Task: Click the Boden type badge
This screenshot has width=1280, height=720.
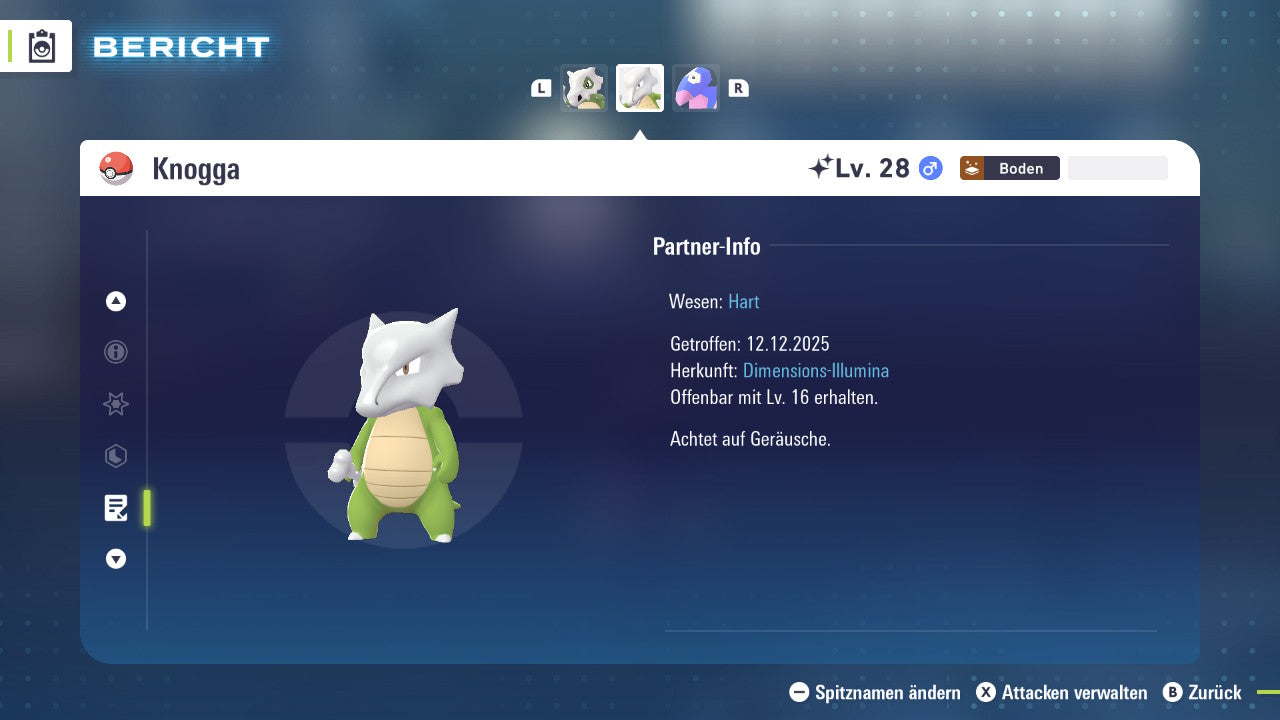Action: (1009, 168)
